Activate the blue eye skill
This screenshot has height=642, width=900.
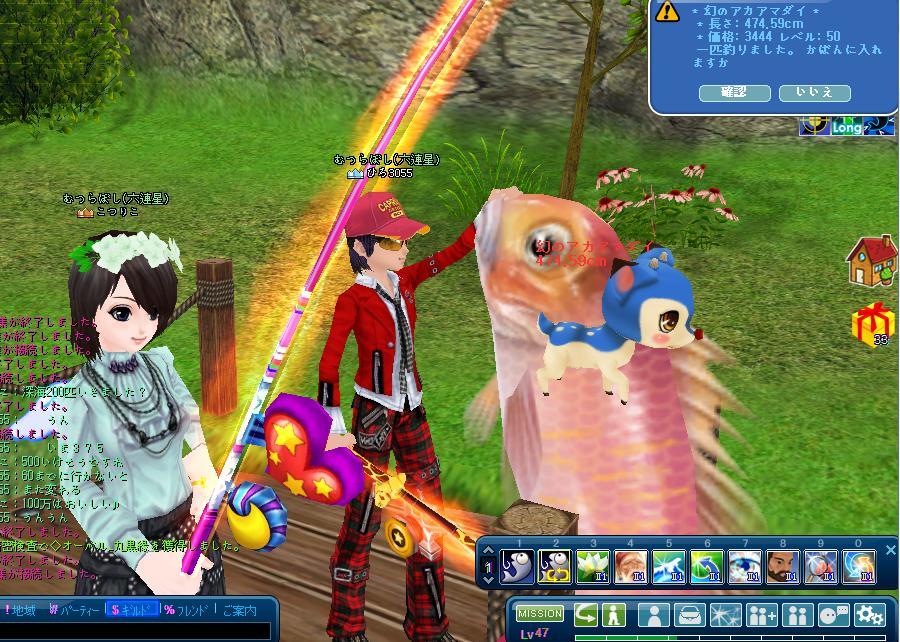[x=745, y=566]
